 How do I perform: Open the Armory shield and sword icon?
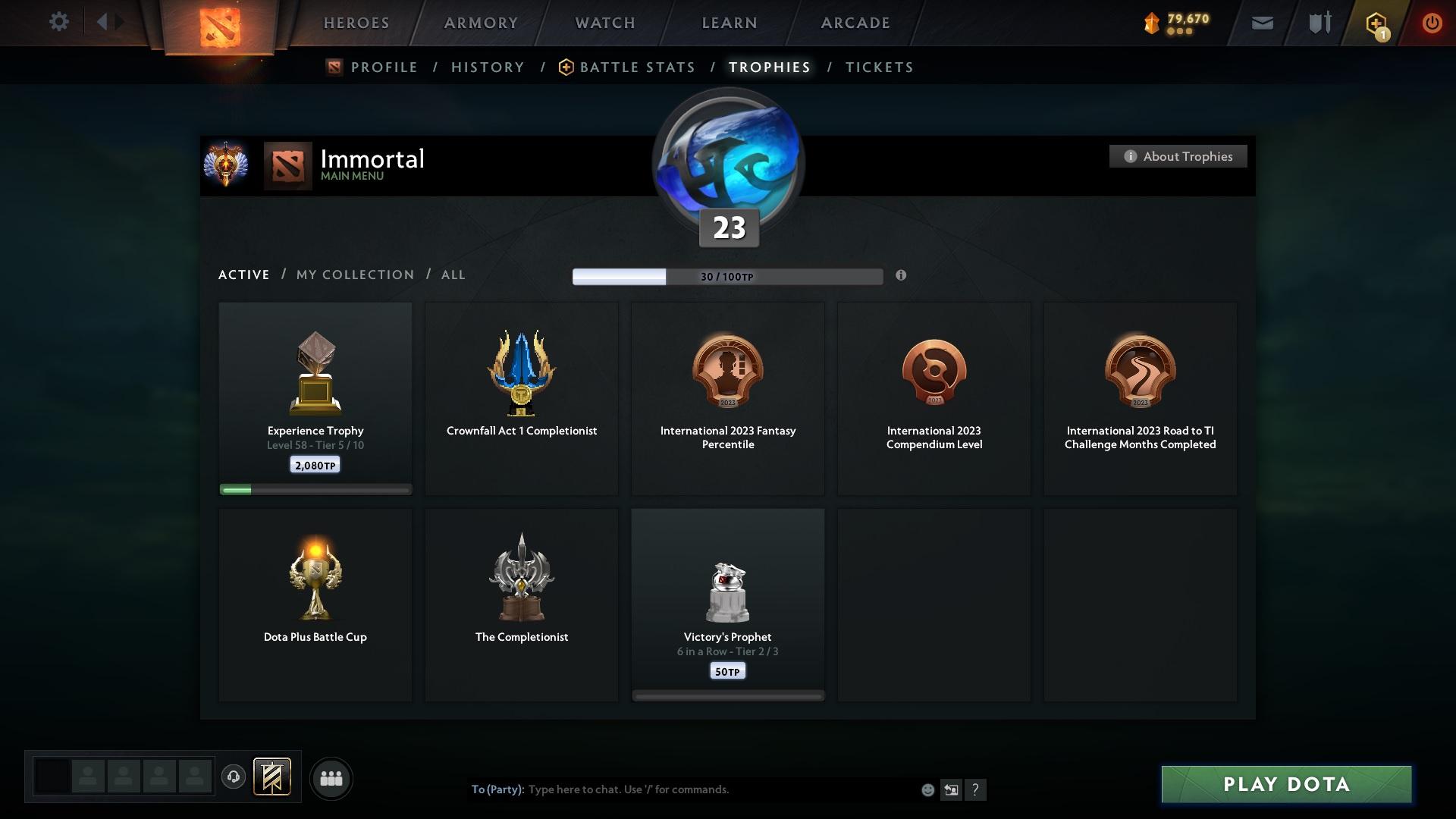pyautogui.click(x=1318, y=22)
